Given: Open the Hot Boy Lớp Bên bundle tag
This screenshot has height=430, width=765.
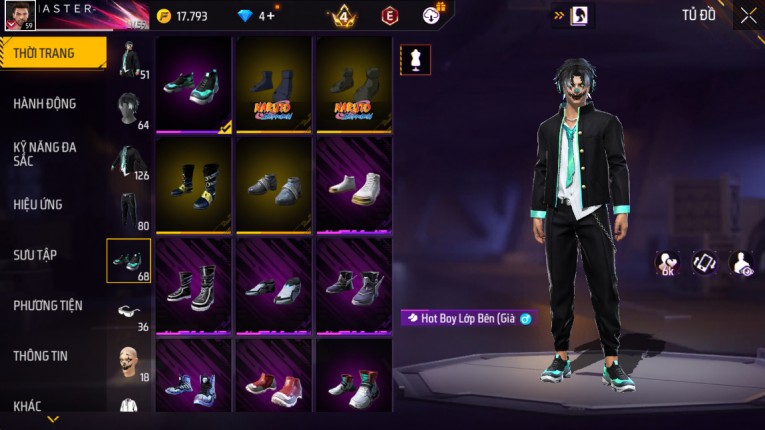Looking at the screenshot, I should [x=467, y=318].
